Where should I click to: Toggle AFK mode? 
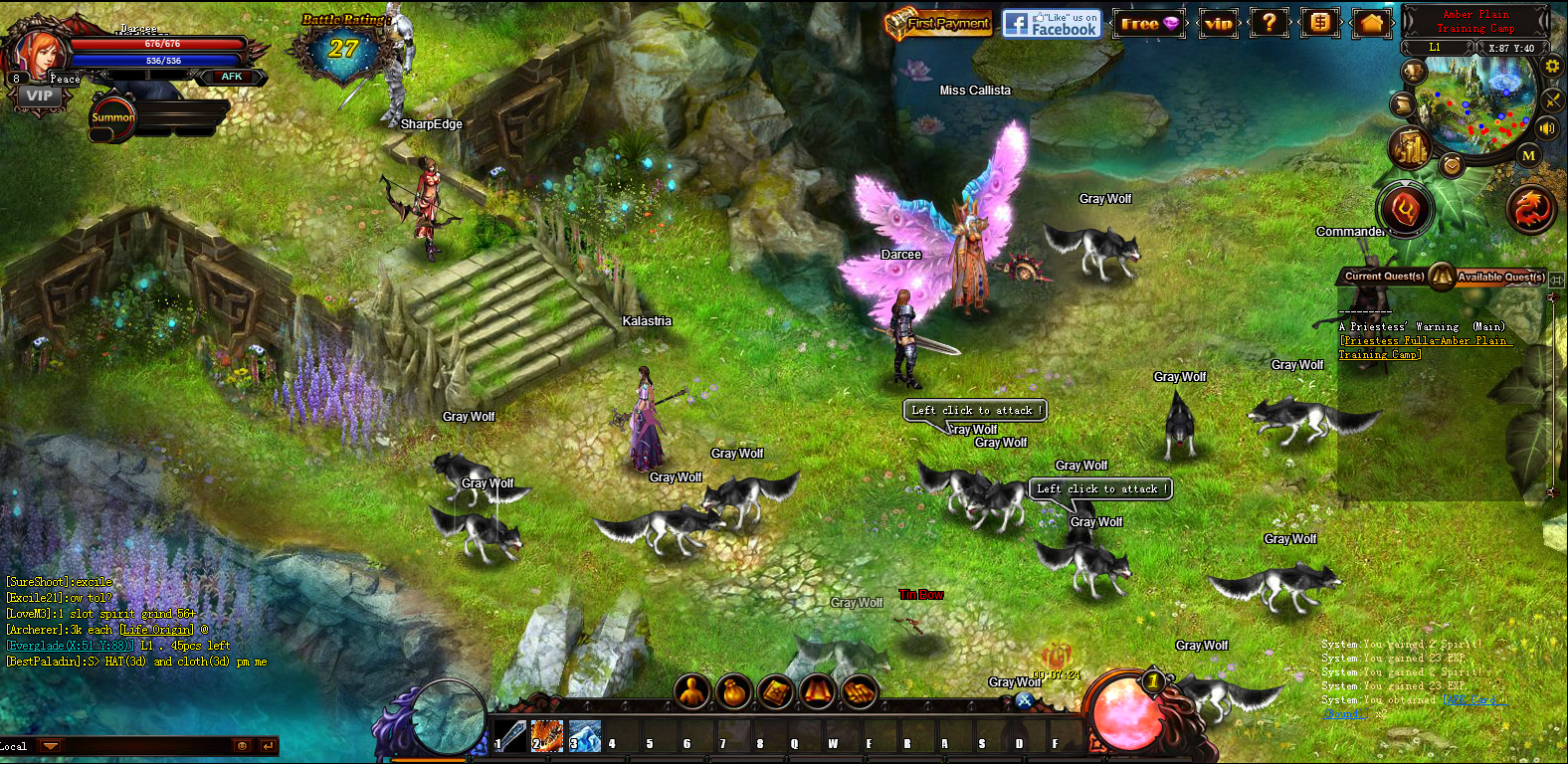pos(230,77)
